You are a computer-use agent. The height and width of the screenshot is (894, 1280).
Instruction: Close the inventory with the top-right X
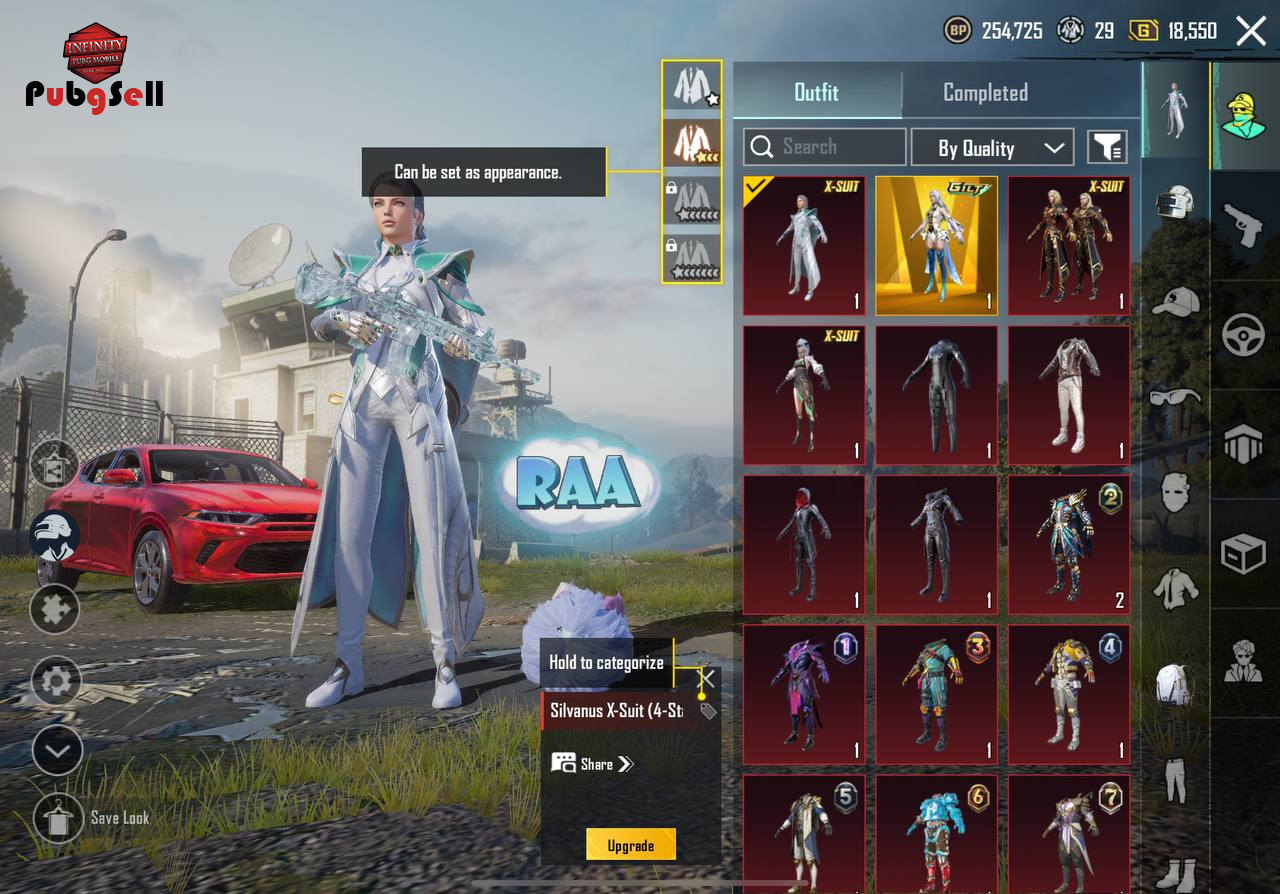1251,31
